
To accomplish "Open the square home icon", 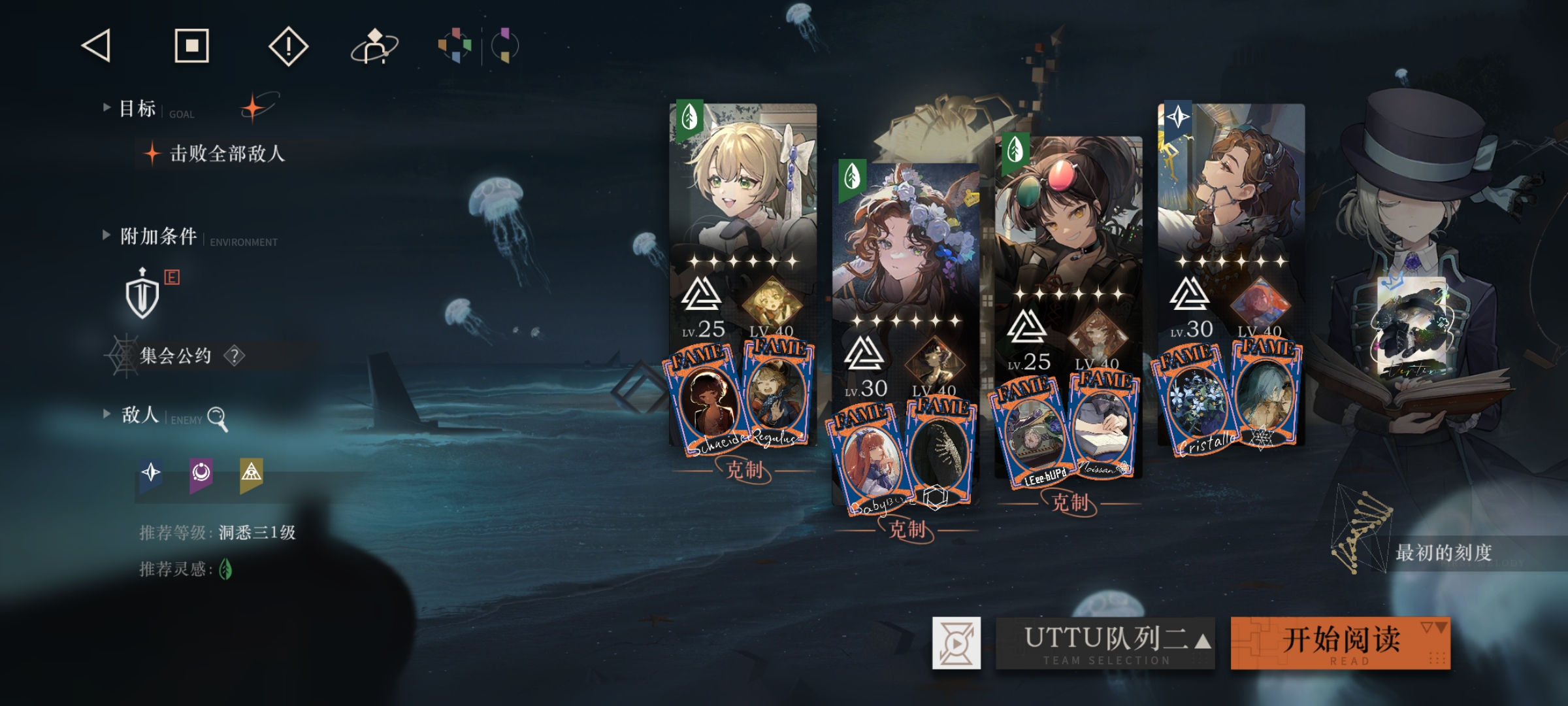I will [191, 46].
